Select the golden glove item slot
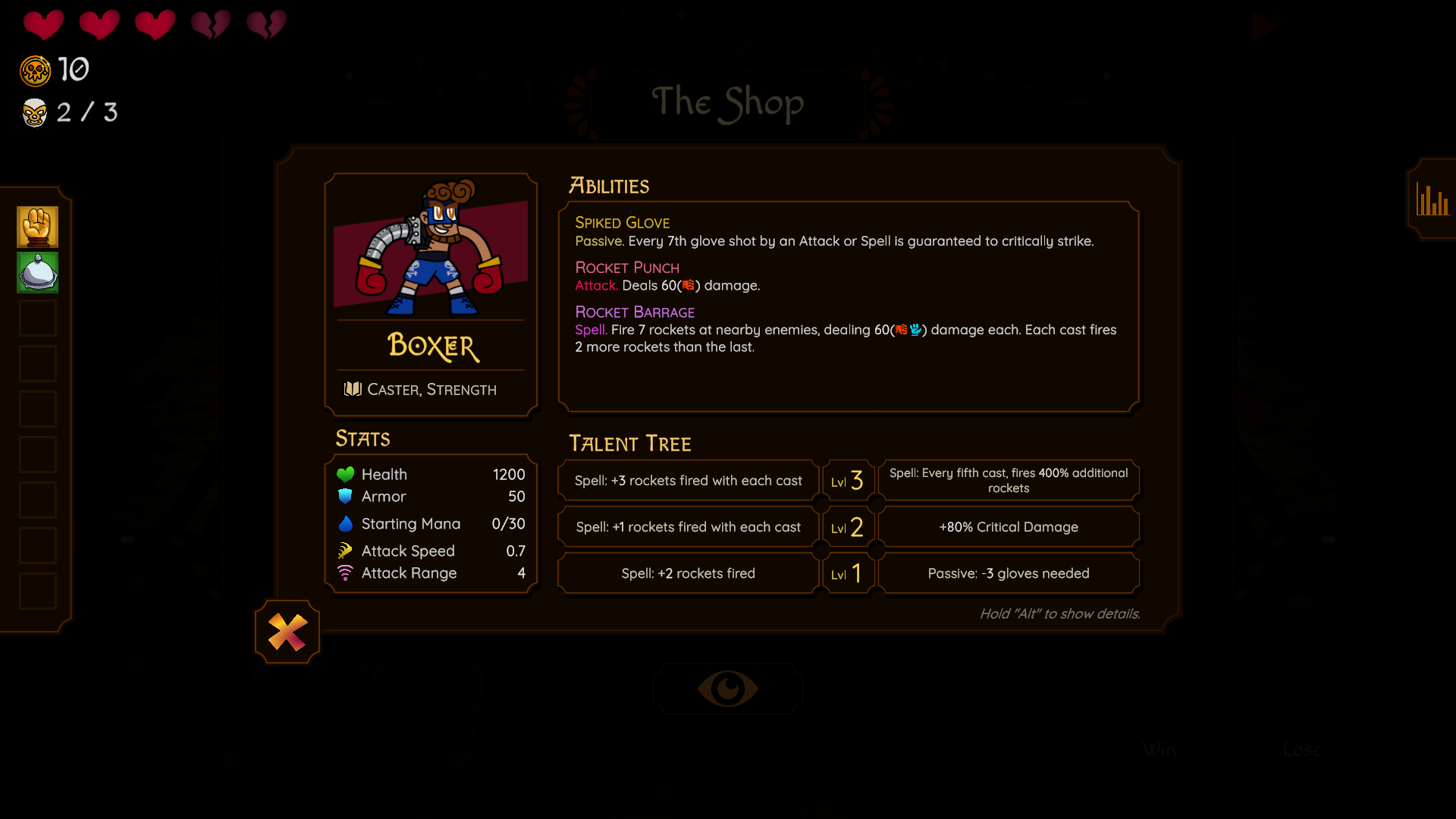Image resolution: width=1456 pixels, height=819 pixels. point(38,227)
